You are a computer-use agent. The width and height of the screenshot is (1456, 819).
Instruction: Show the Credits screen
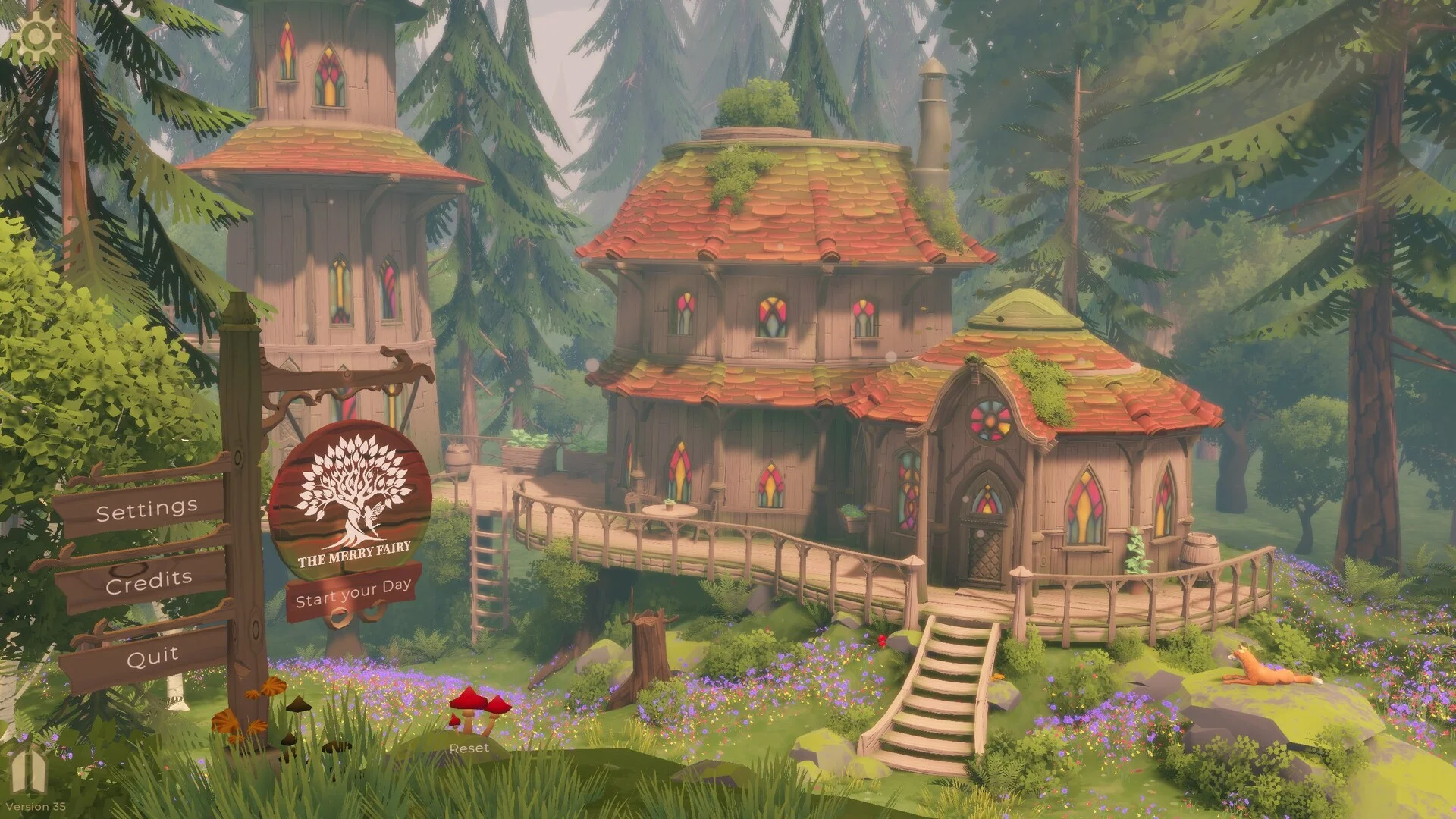(149, 582)
